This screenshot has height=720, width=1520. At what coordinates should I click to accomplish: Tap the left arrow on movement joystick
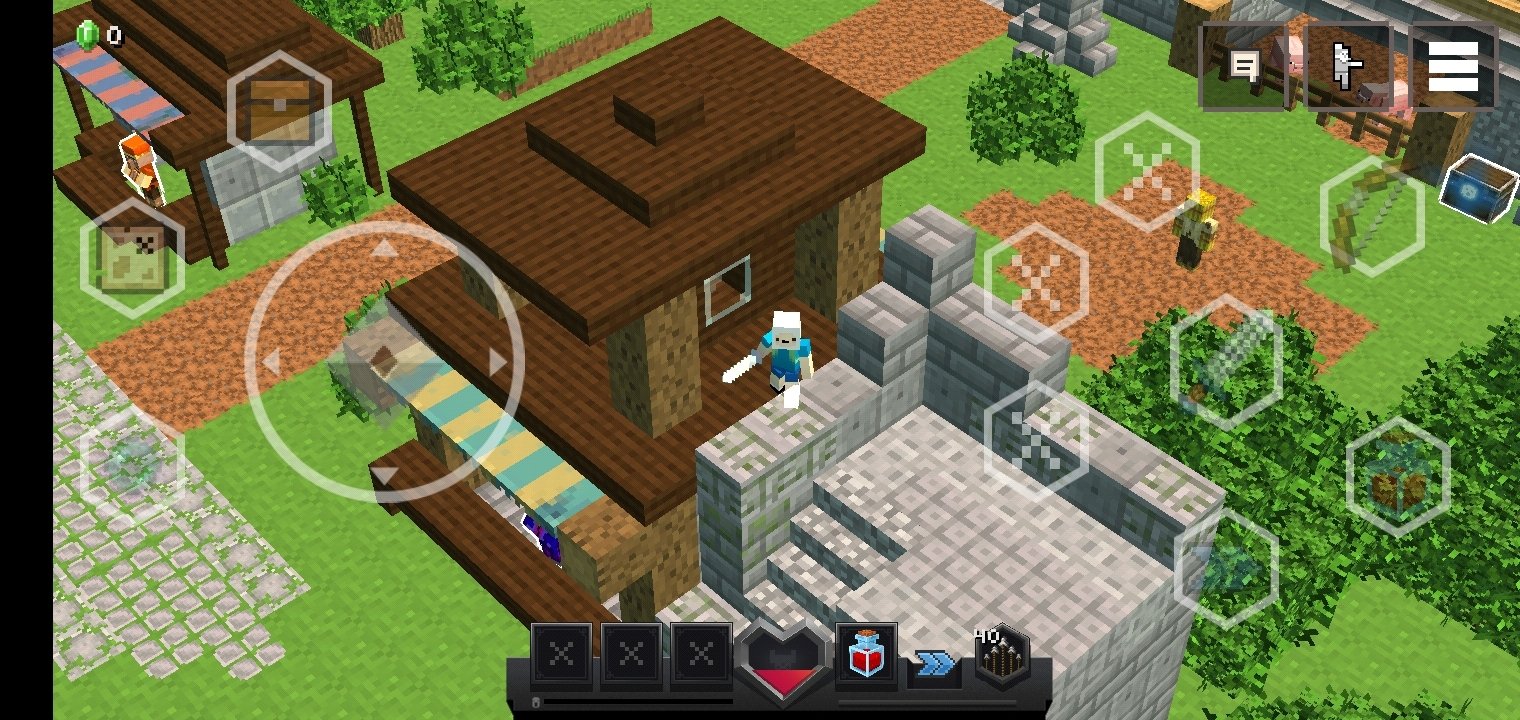[x=271, y=362]
